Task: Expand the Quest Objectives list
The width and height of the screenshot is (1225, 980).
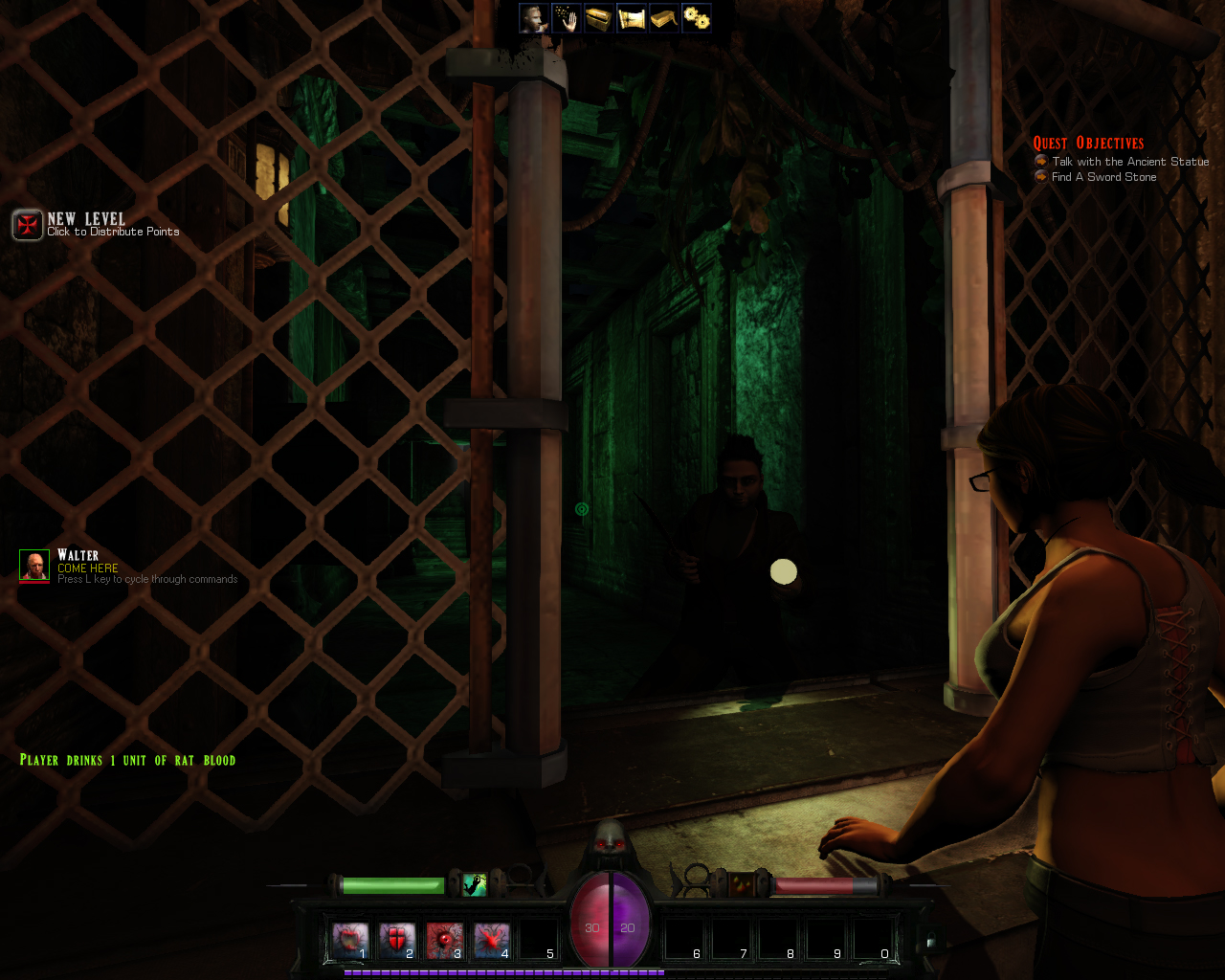Action: (x=1088, y=142)
